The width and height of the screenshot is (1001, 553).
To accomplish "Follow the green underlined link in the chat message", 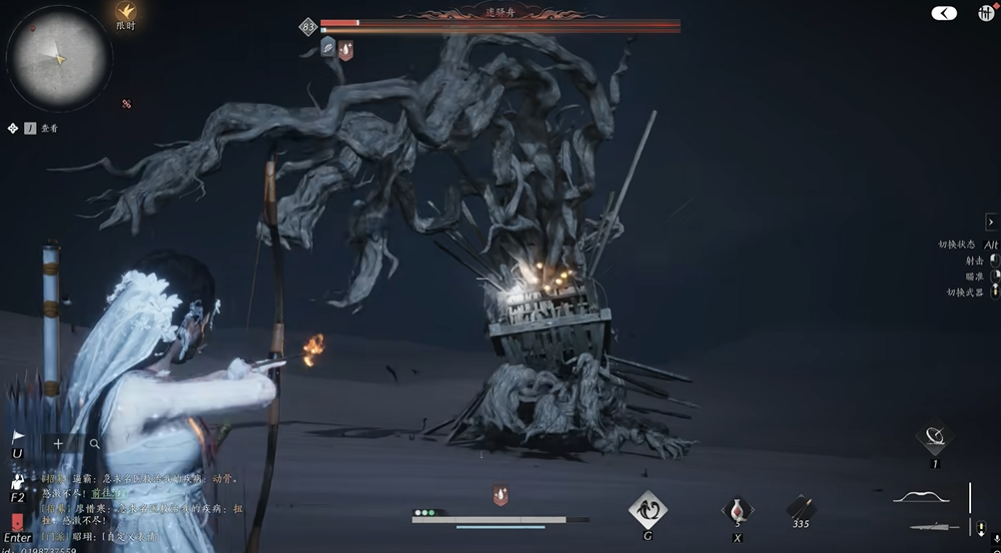I will point(110,493).
